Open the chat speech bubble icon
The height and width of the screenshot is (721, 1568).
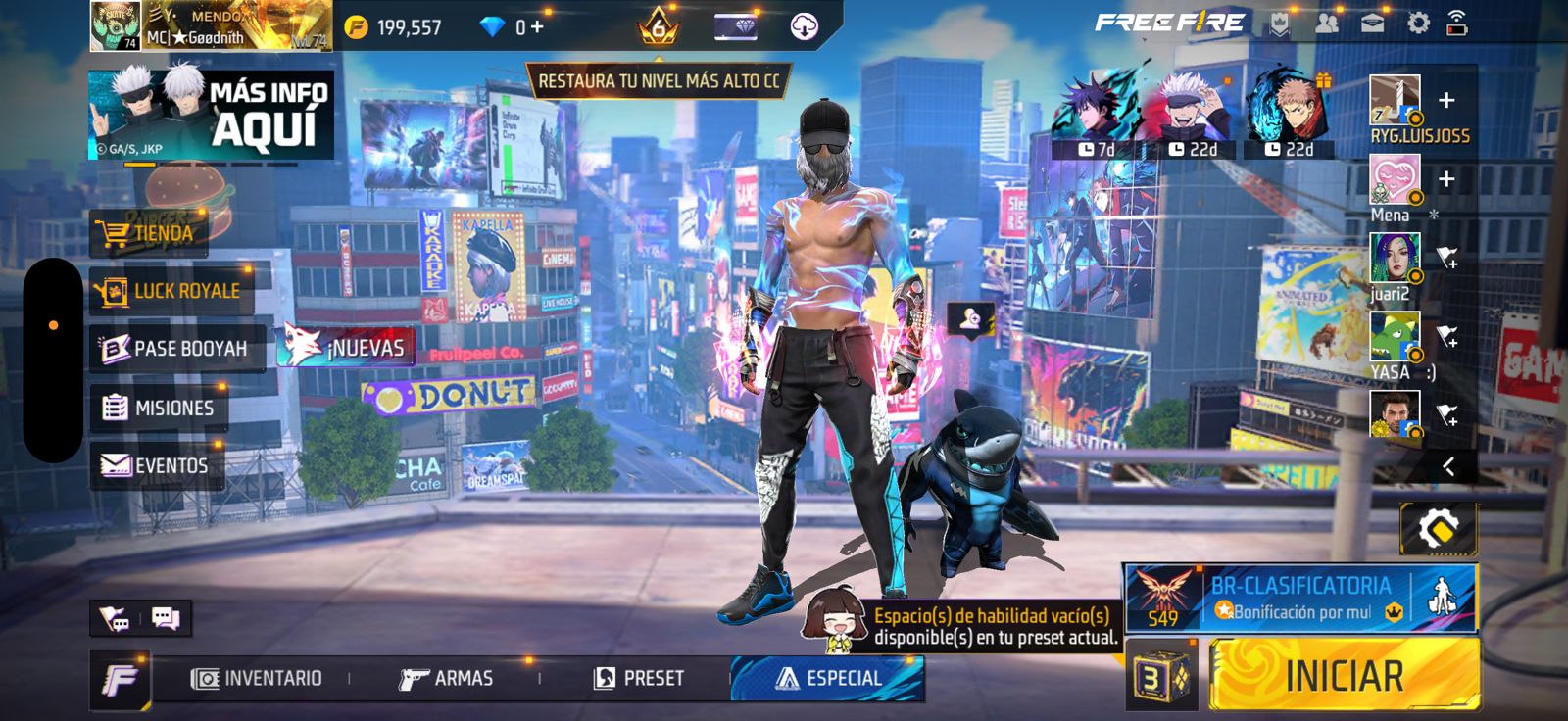pyautogui.click(x=166, y=618)
